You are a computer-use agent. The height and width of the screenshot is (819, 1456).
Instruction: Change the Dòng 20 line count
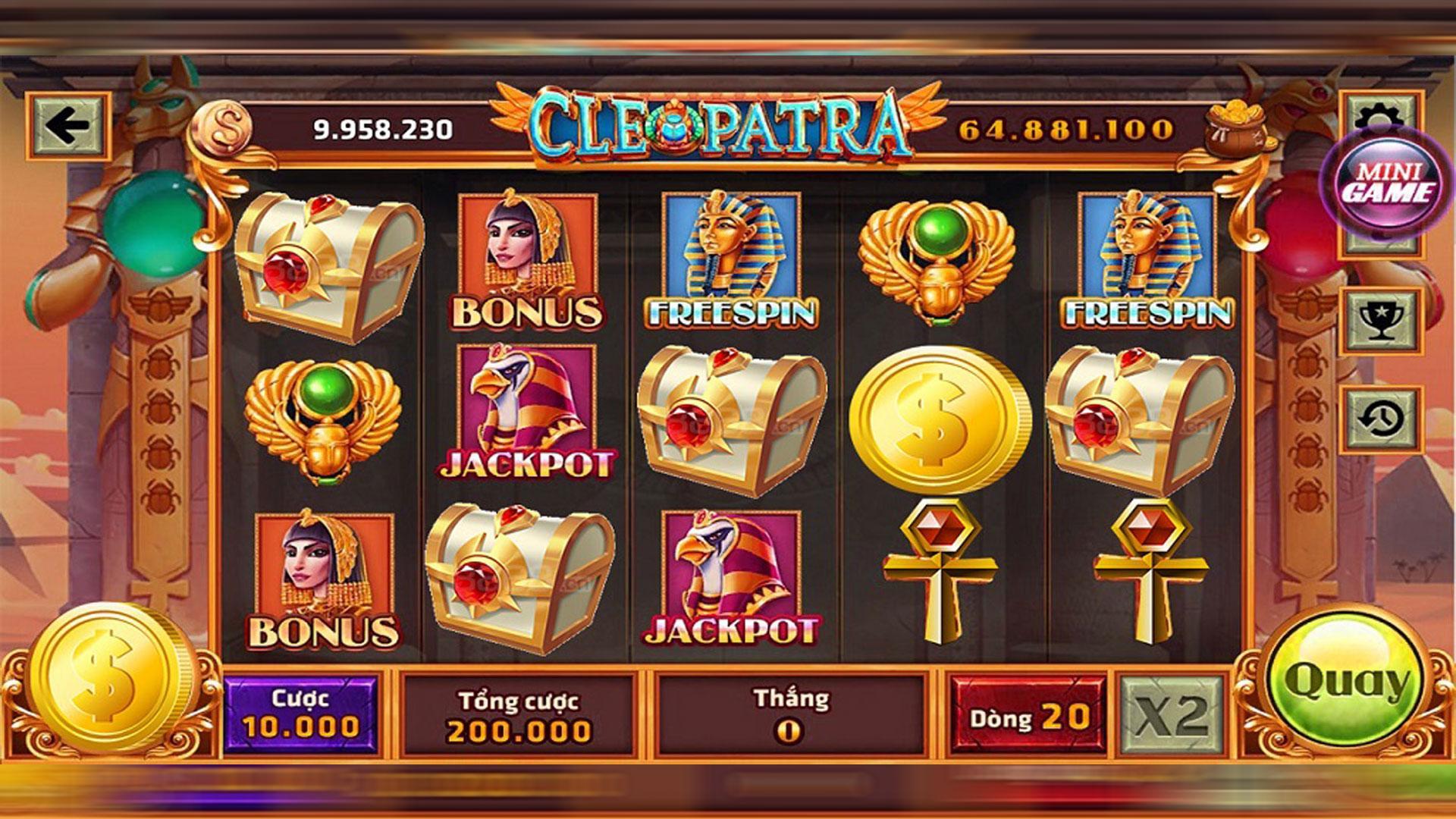tap(1028, 715)
